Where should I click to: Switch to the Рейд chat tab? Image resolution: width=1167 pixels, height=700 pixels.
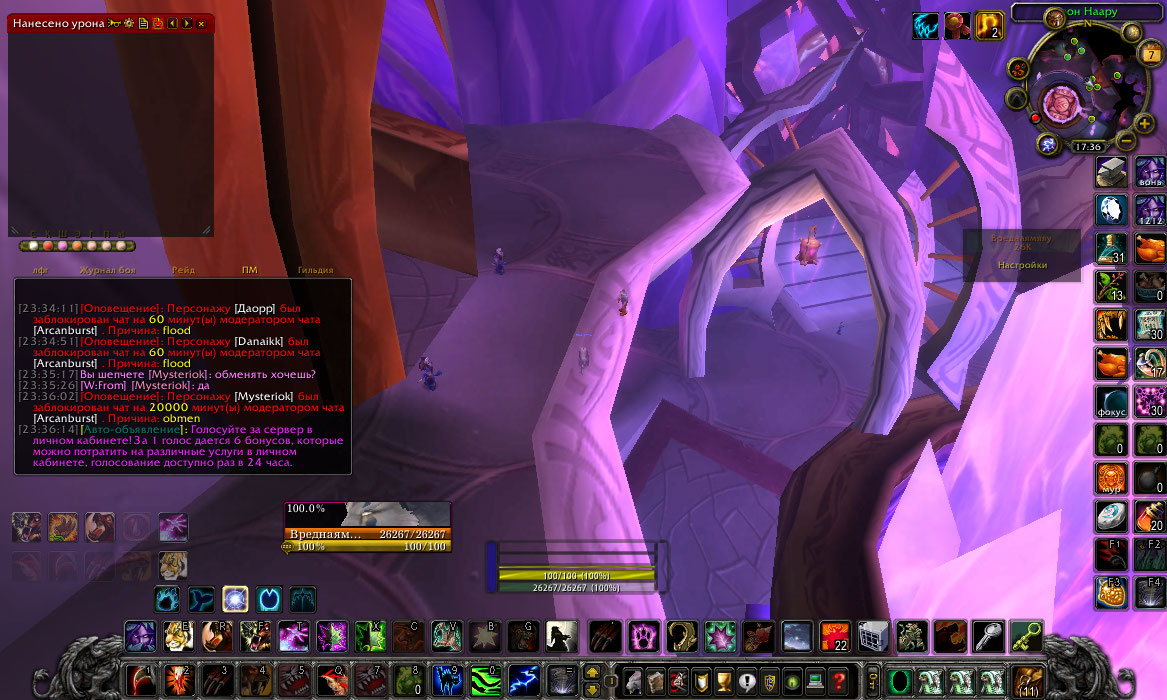coord(183,270)
